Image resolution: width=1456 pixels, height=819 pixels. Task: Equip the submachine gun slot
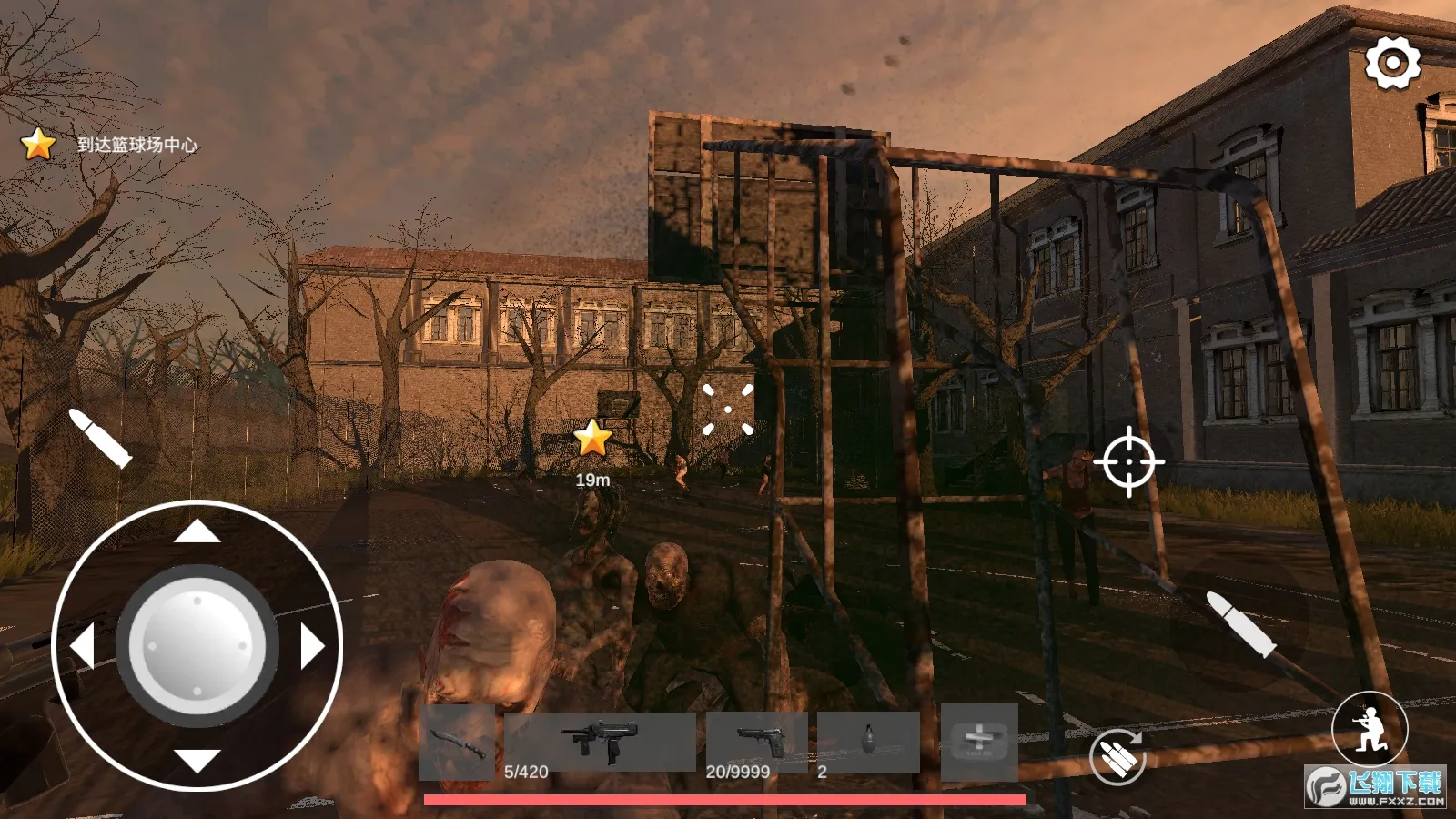click(x=600, y=741)
